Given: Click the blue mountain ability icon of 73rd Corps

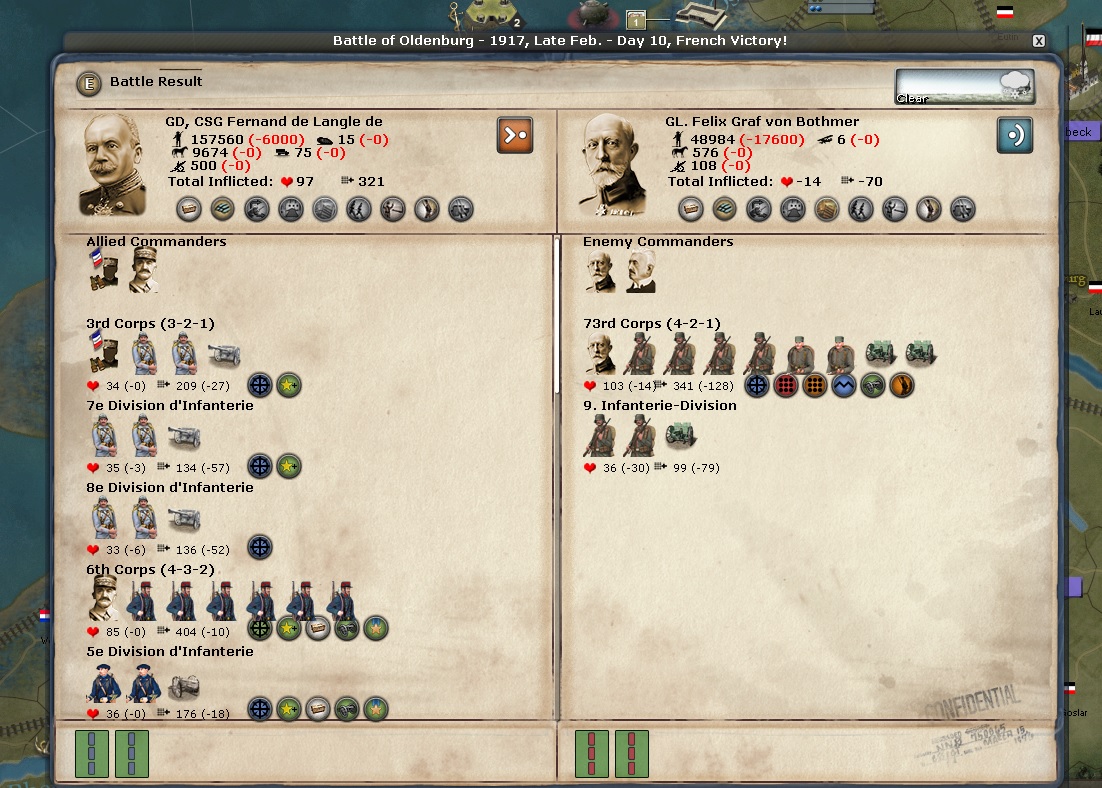Looking at the screenshot, I should [843, 386].
